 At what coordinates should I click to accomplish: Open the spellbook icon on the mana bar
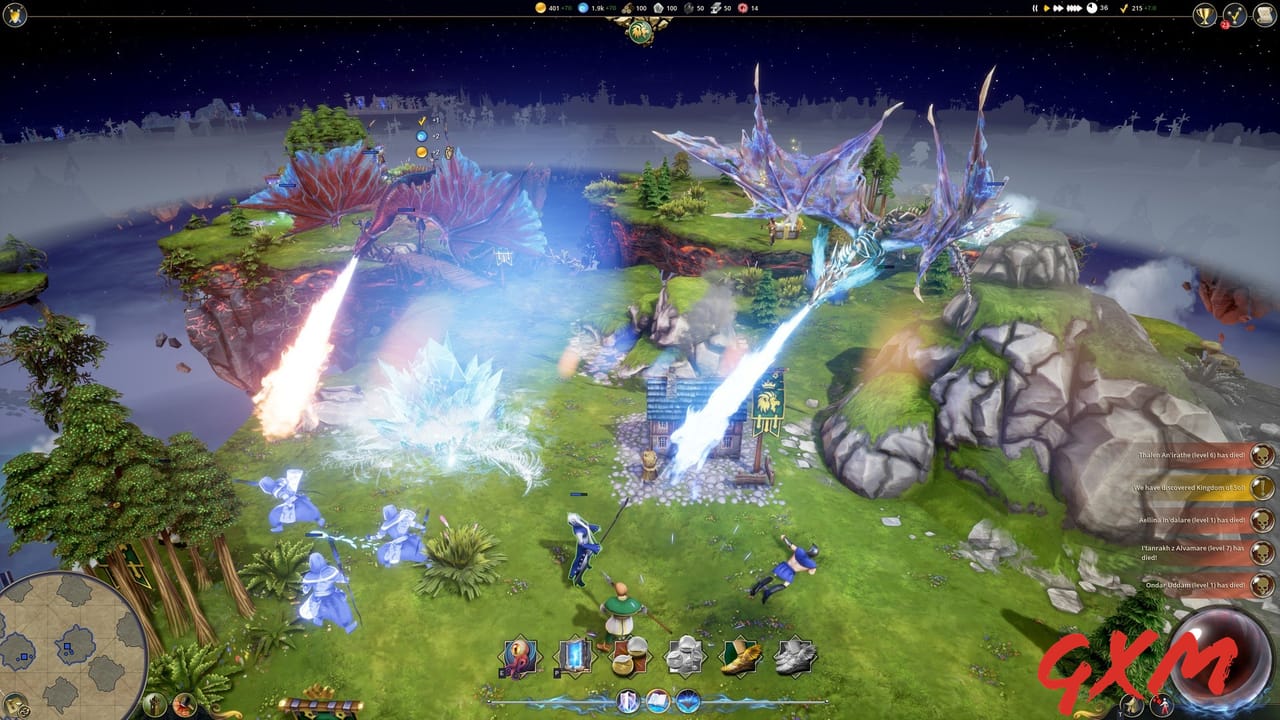(x=657, y=700)
